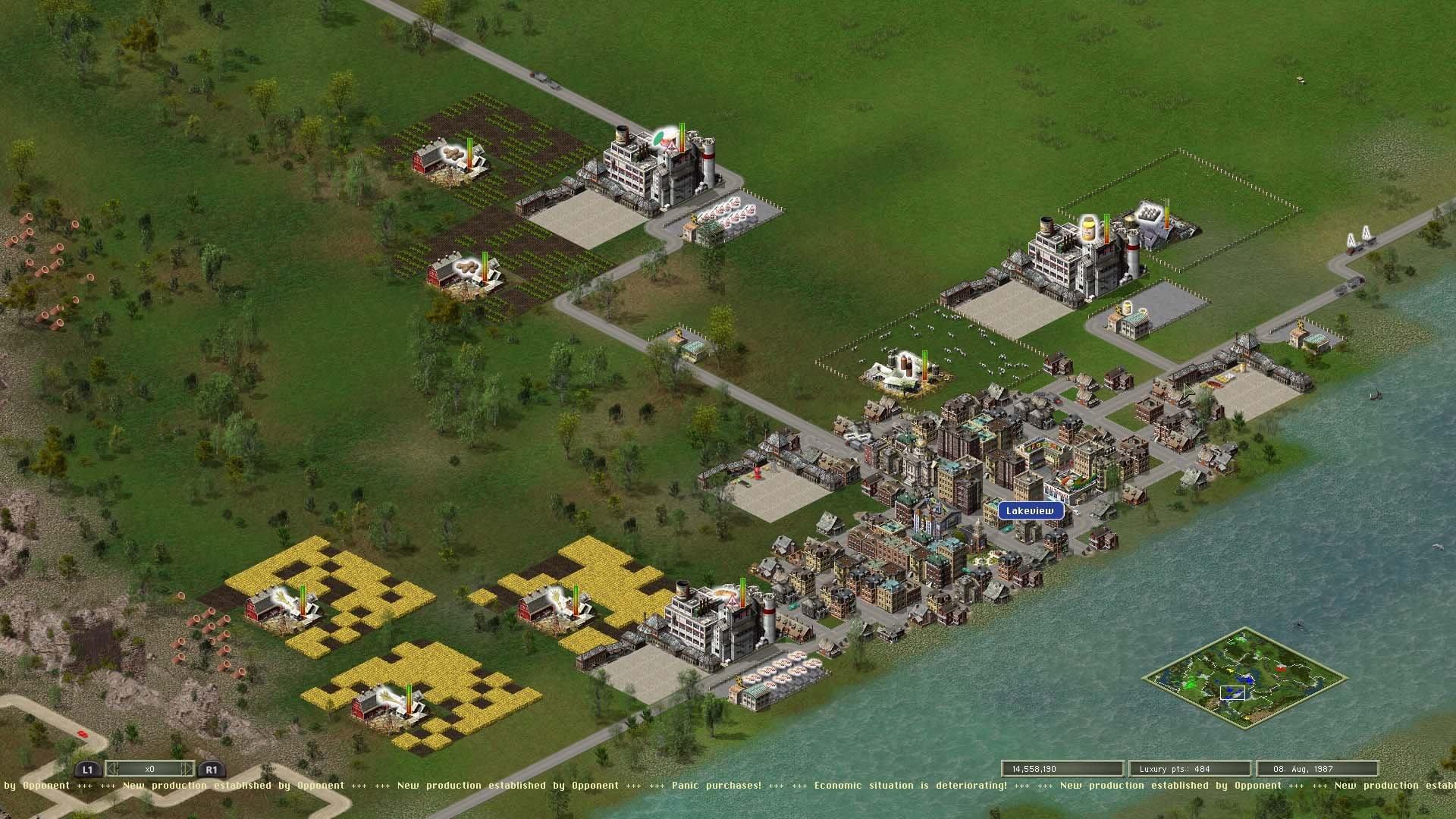Click the left arrow to decrease game speed
This screenshot has width=1456, height=819.
point(112,769)
